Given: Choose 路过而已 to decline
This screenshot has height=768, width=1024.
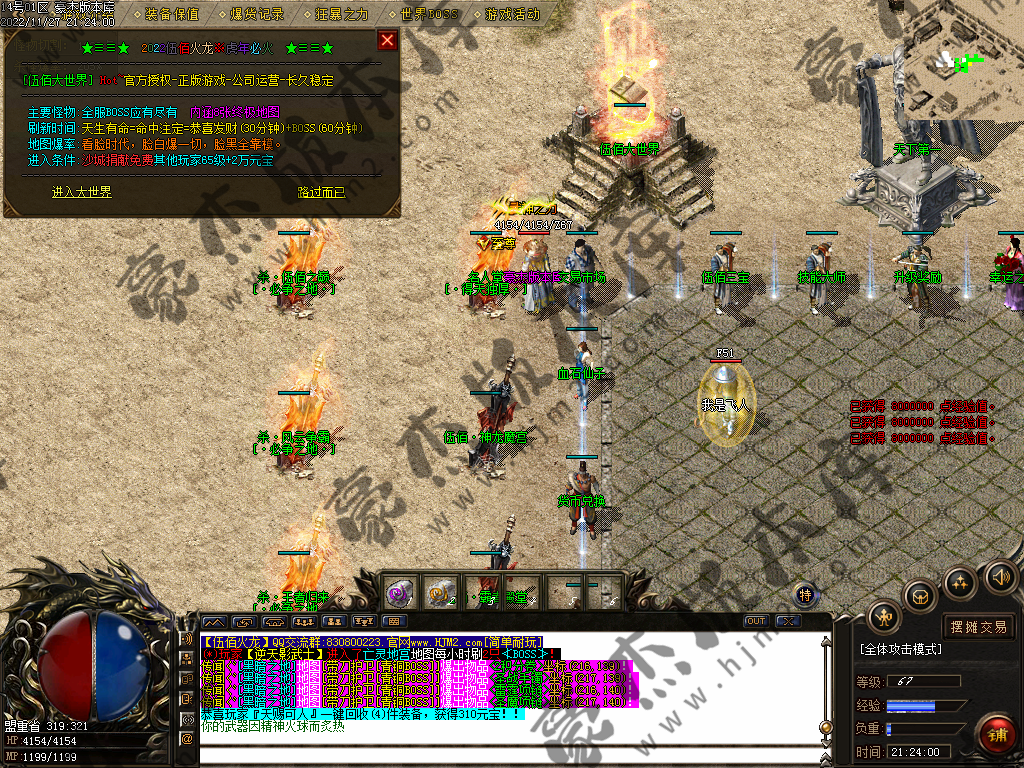Looking at the screenshot, I should 321,192.
